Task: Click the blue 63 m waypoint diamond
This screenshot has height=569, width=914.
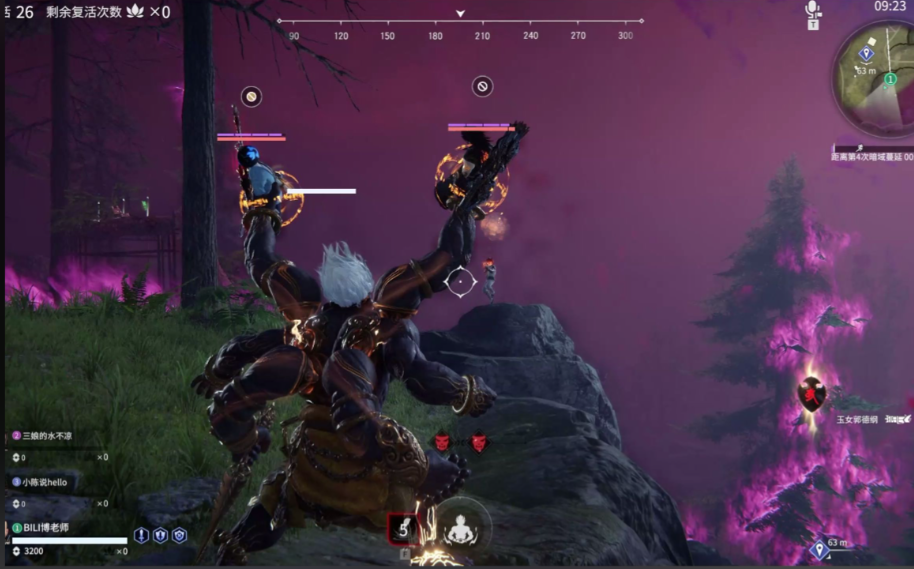Action: click(819, 548)
